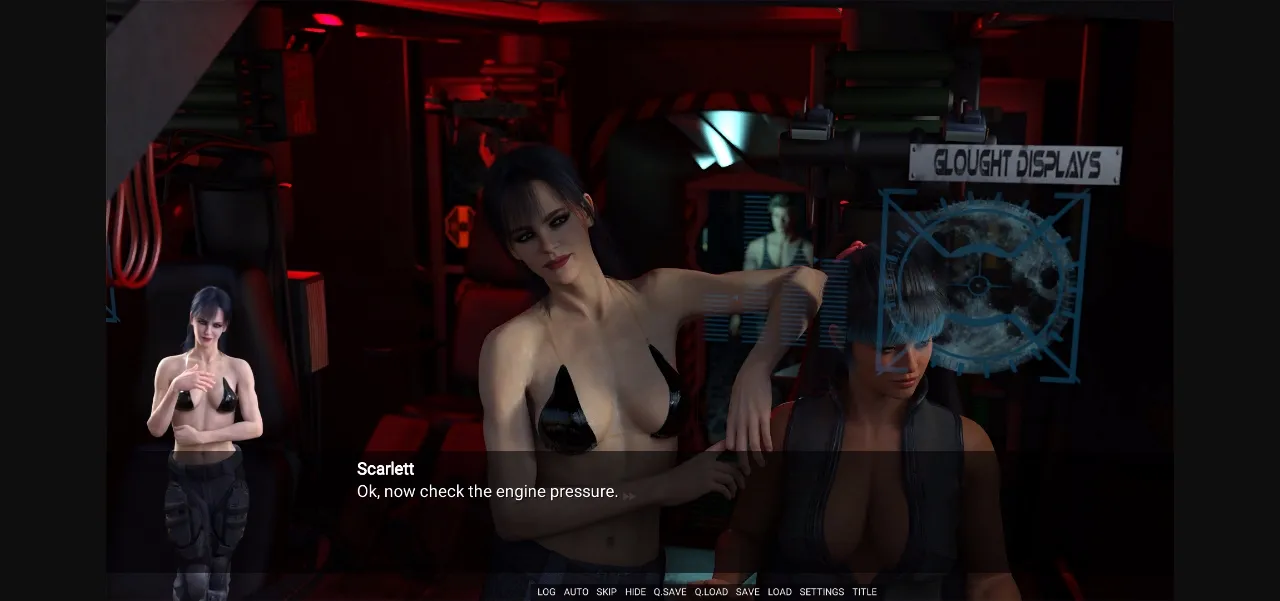Activate SKIP in the quick menu
Image resolution: width=1280 pixels, height=601 pixels.
tap(606, 592)
